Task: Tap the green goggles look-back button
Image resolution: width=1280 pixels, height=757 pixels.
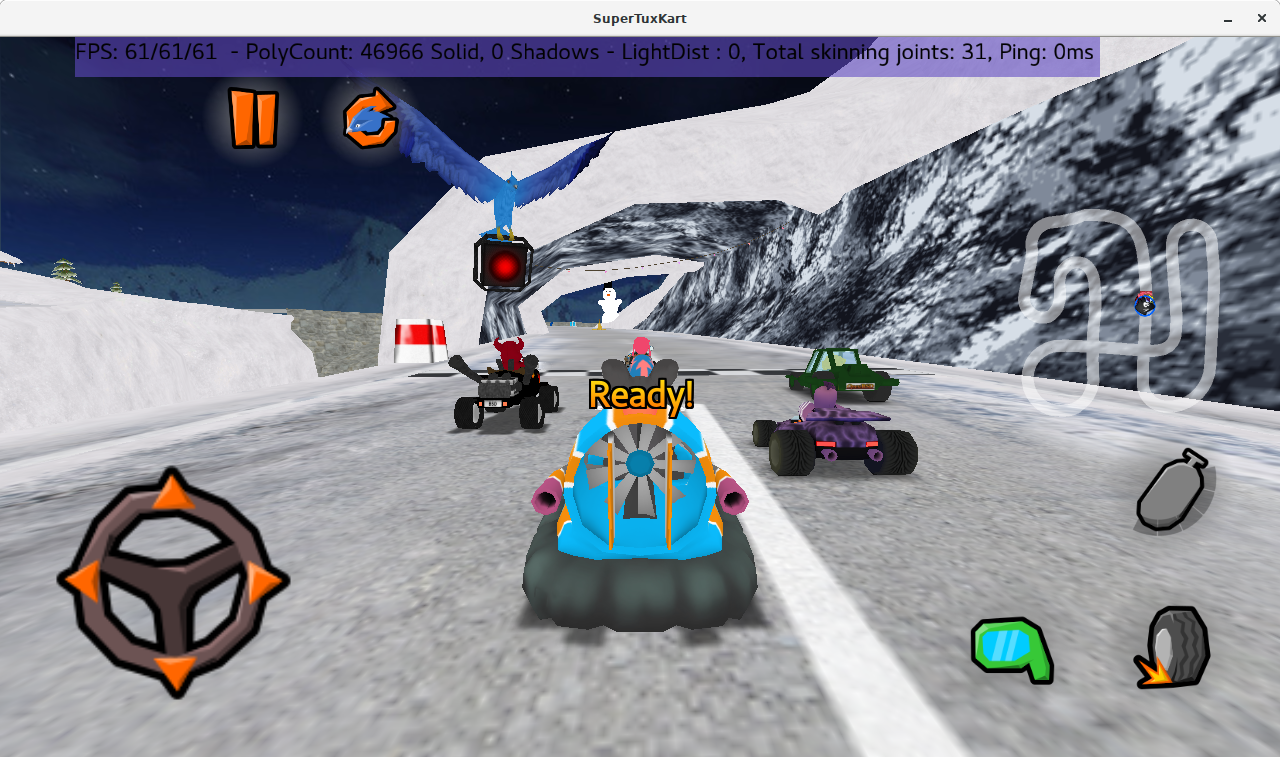Action: tap(1013, 649)
